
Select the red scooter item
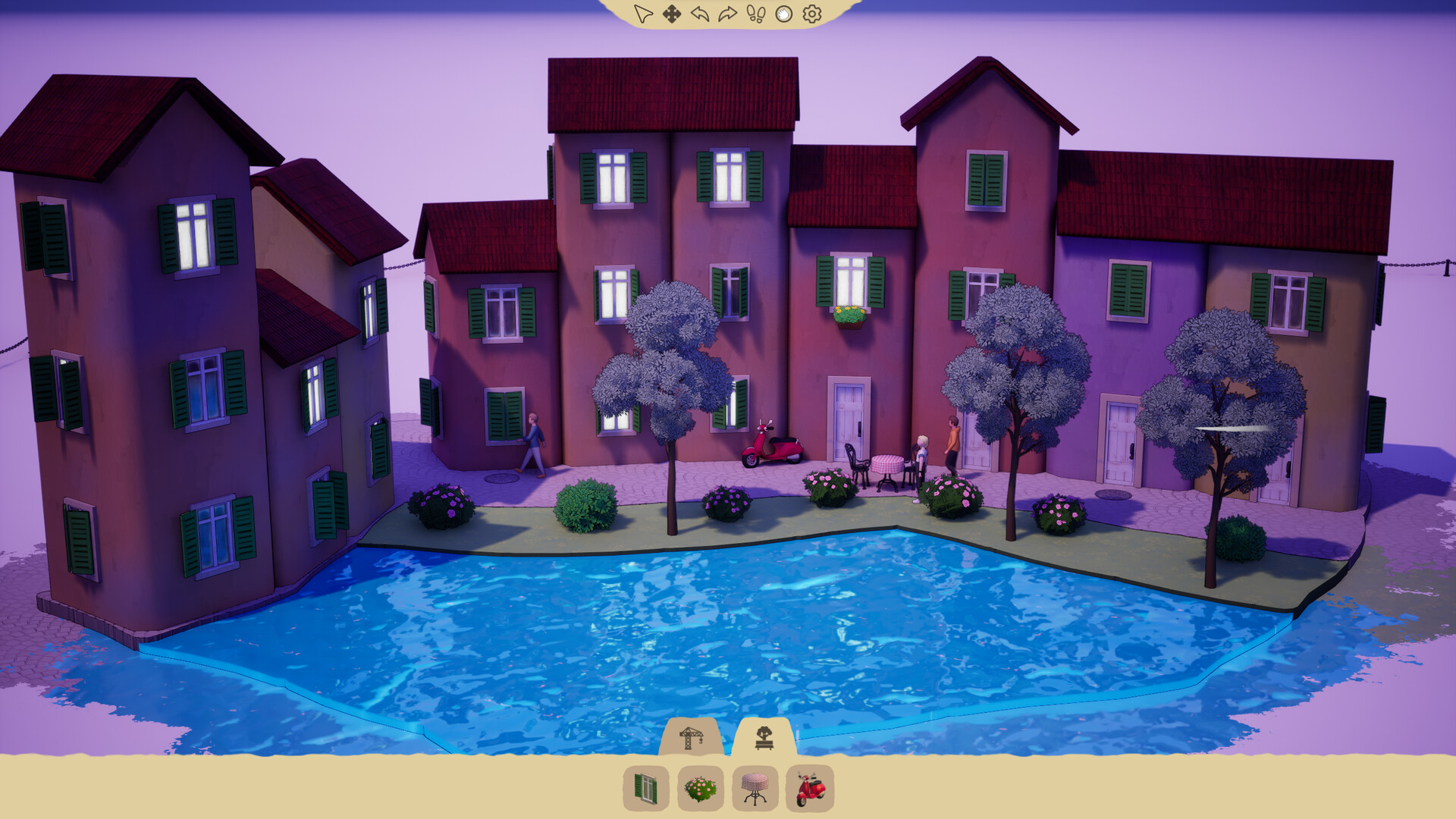pyautogui.click(x=811, y=789)
